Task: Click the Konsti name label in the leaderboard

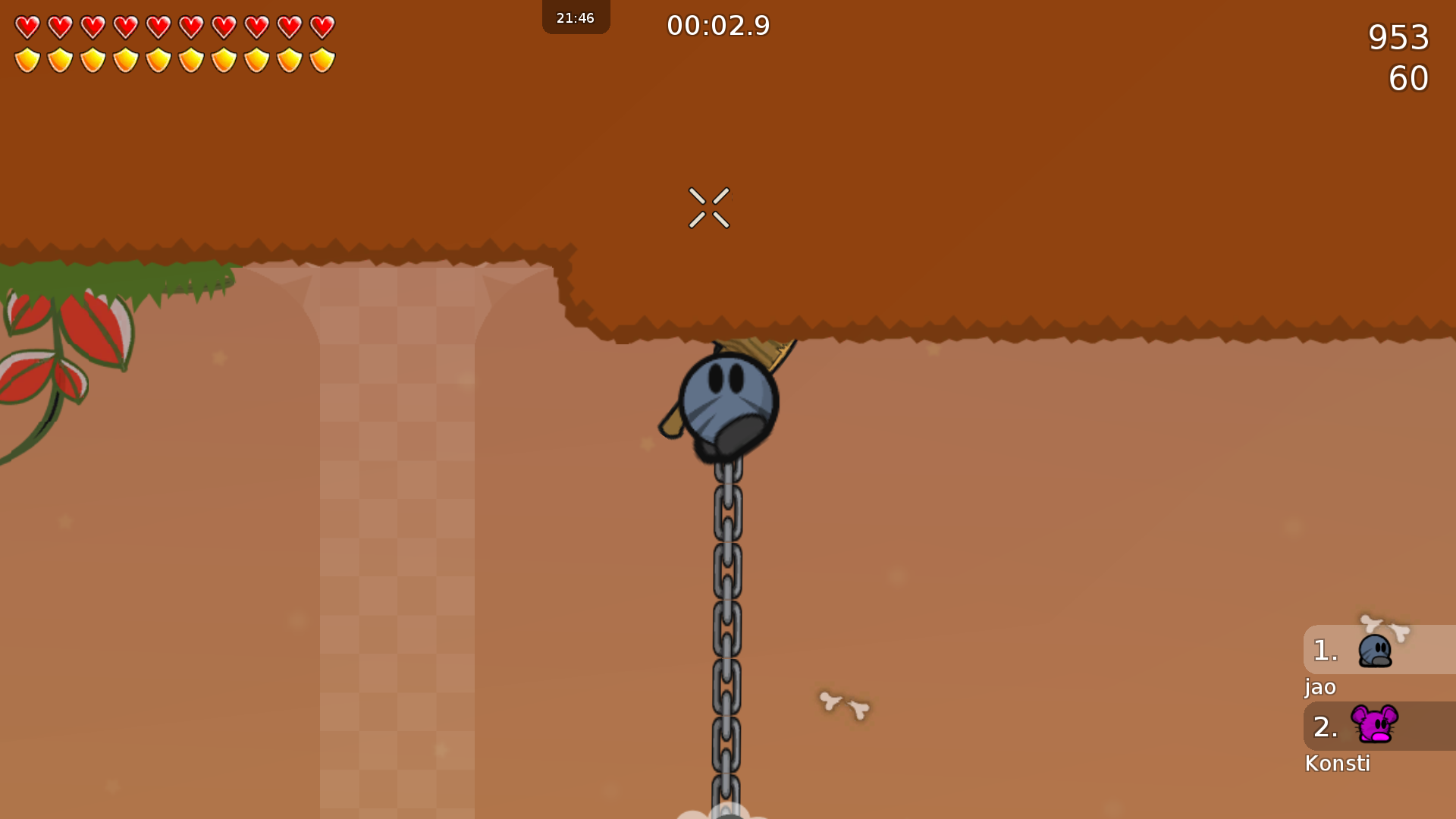Action: (1338, 764)
